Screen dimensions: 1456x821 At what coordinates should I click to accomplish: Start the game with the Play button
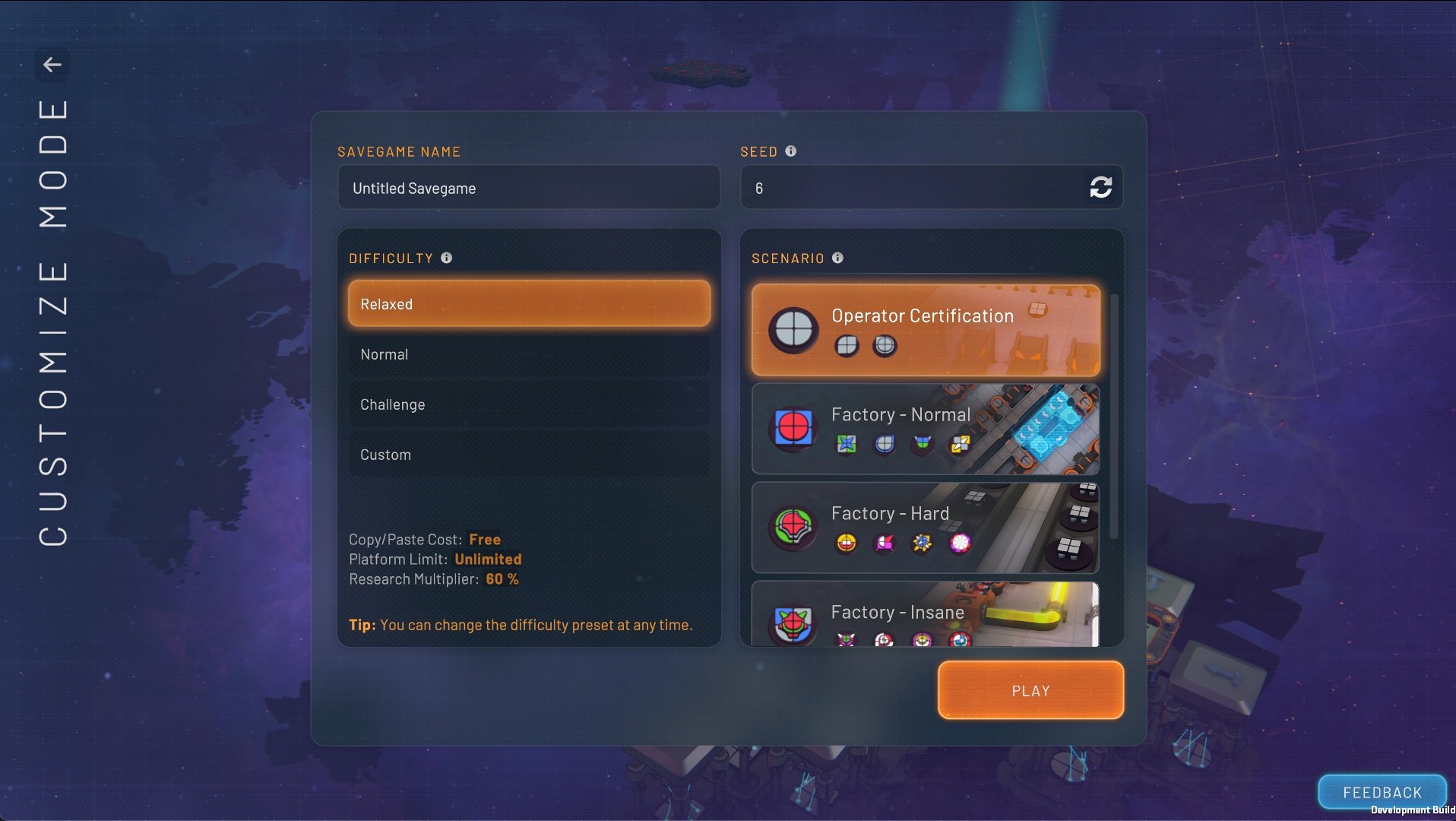pyautogui.click(x=1030, y=690)
